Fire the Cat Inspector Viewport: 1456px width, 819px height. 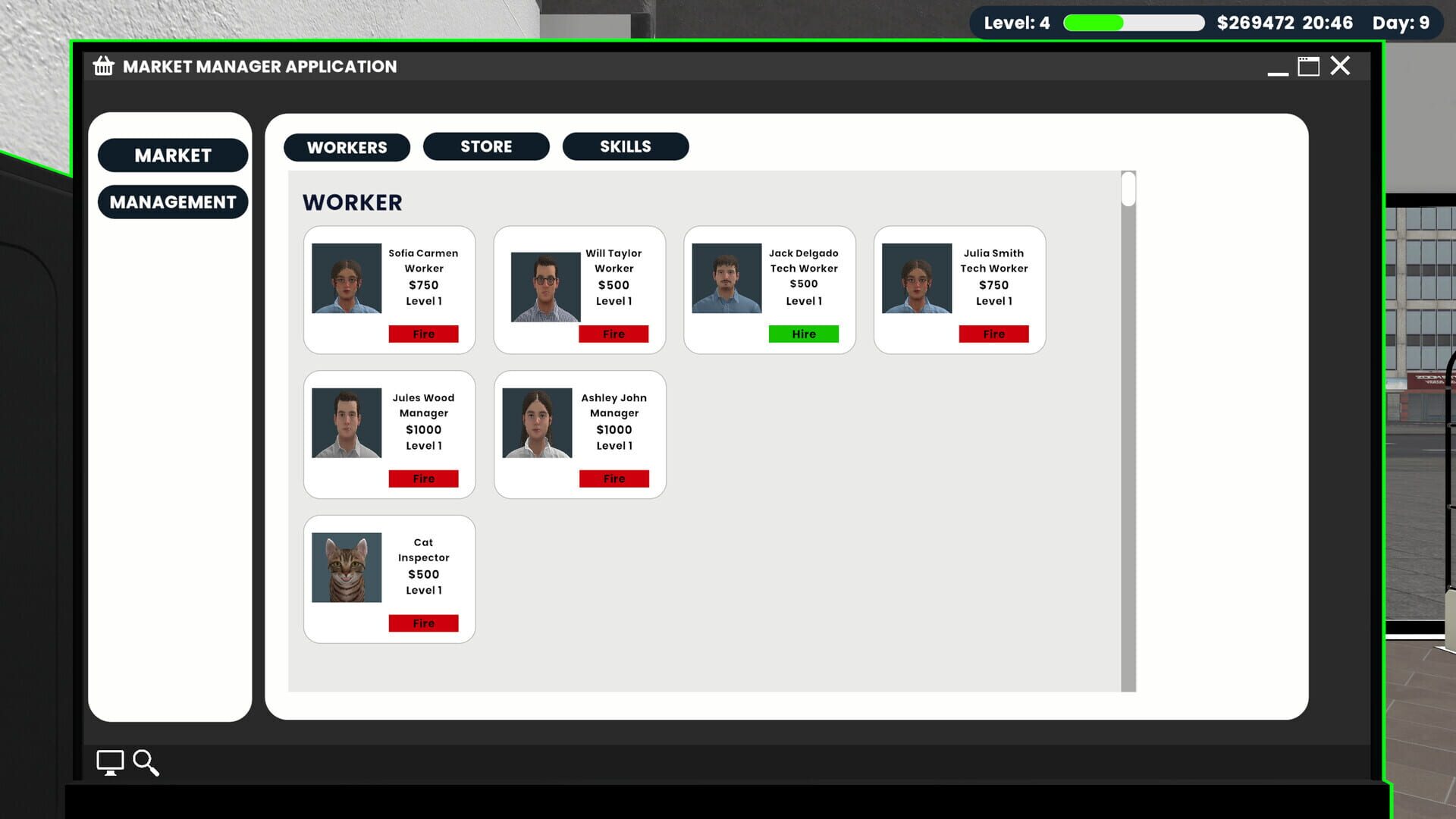pos(423,623)
